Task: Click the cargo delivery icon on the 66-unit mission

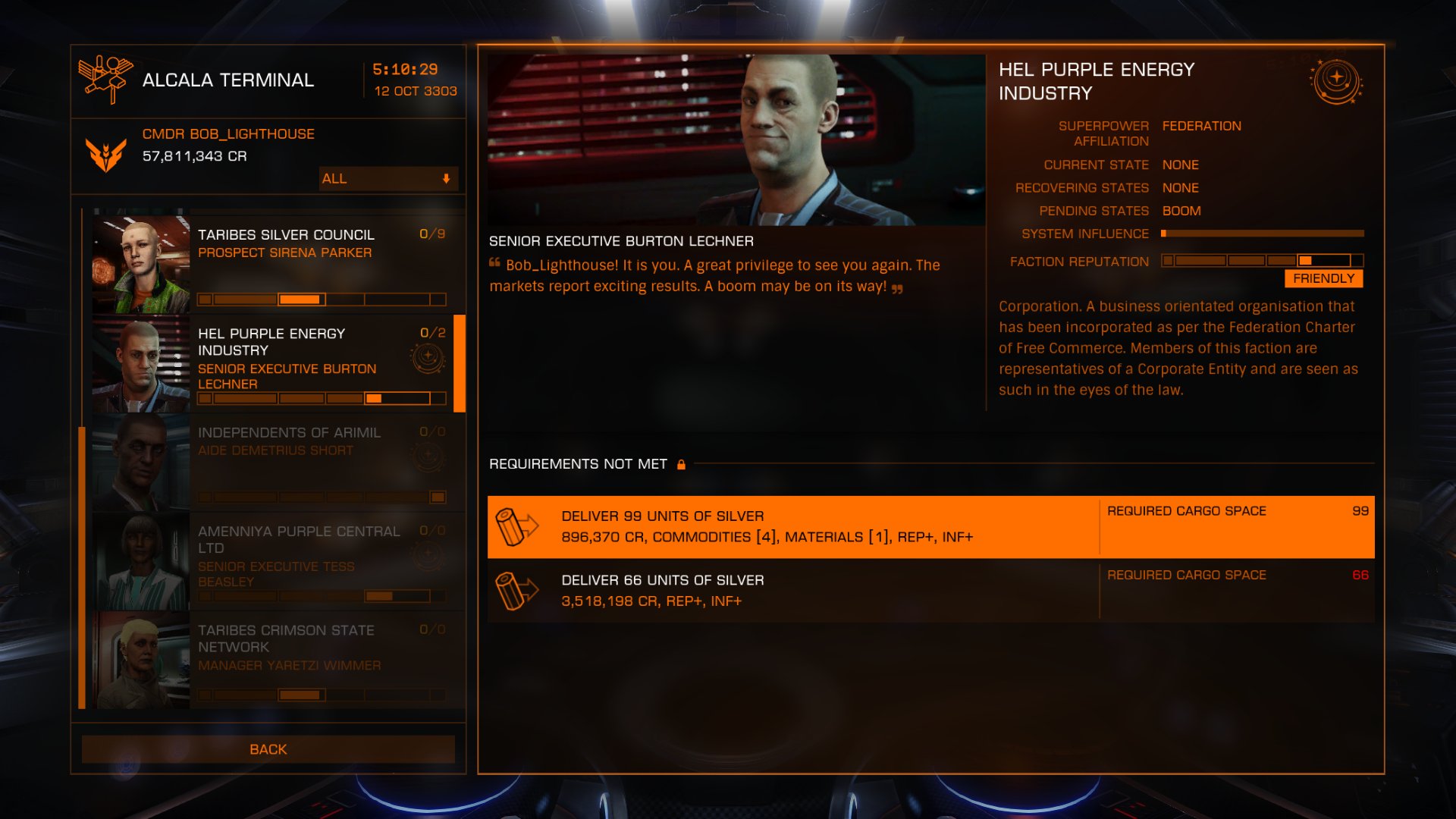Action: (x=516, y=591)
